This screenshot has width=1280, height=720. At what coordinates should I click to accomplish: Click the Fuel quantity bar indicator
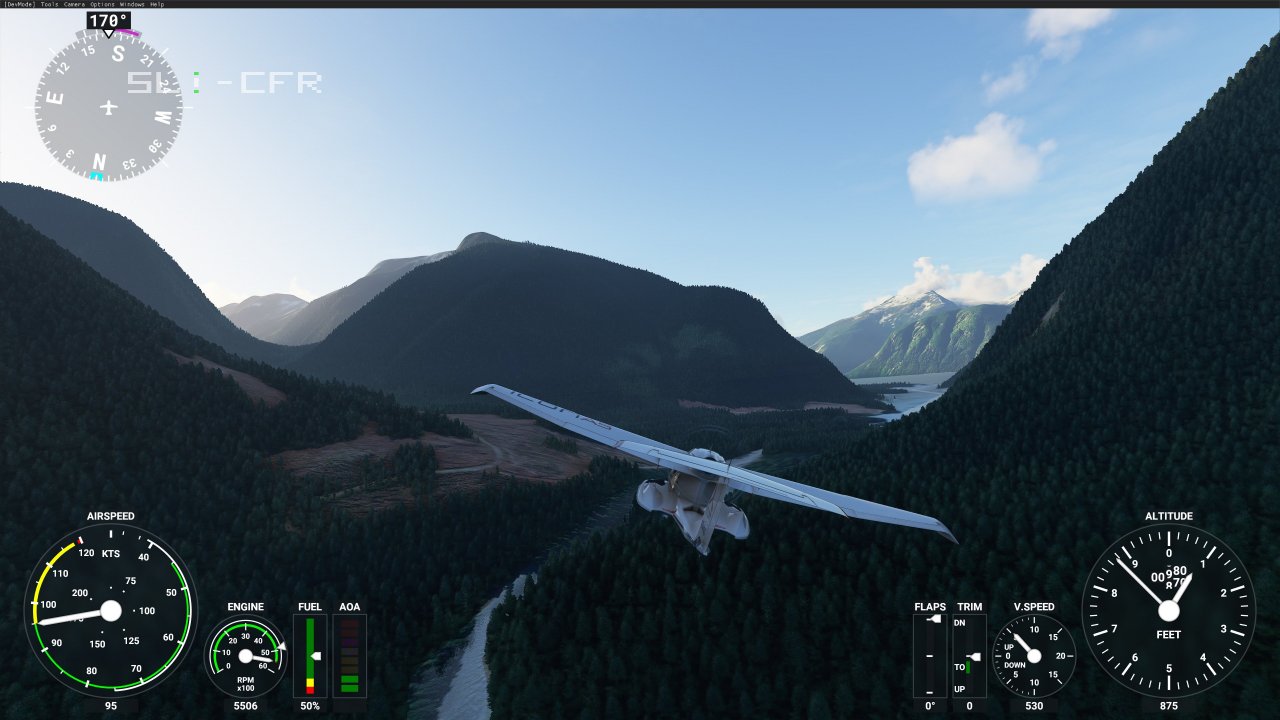coord(310,655)
